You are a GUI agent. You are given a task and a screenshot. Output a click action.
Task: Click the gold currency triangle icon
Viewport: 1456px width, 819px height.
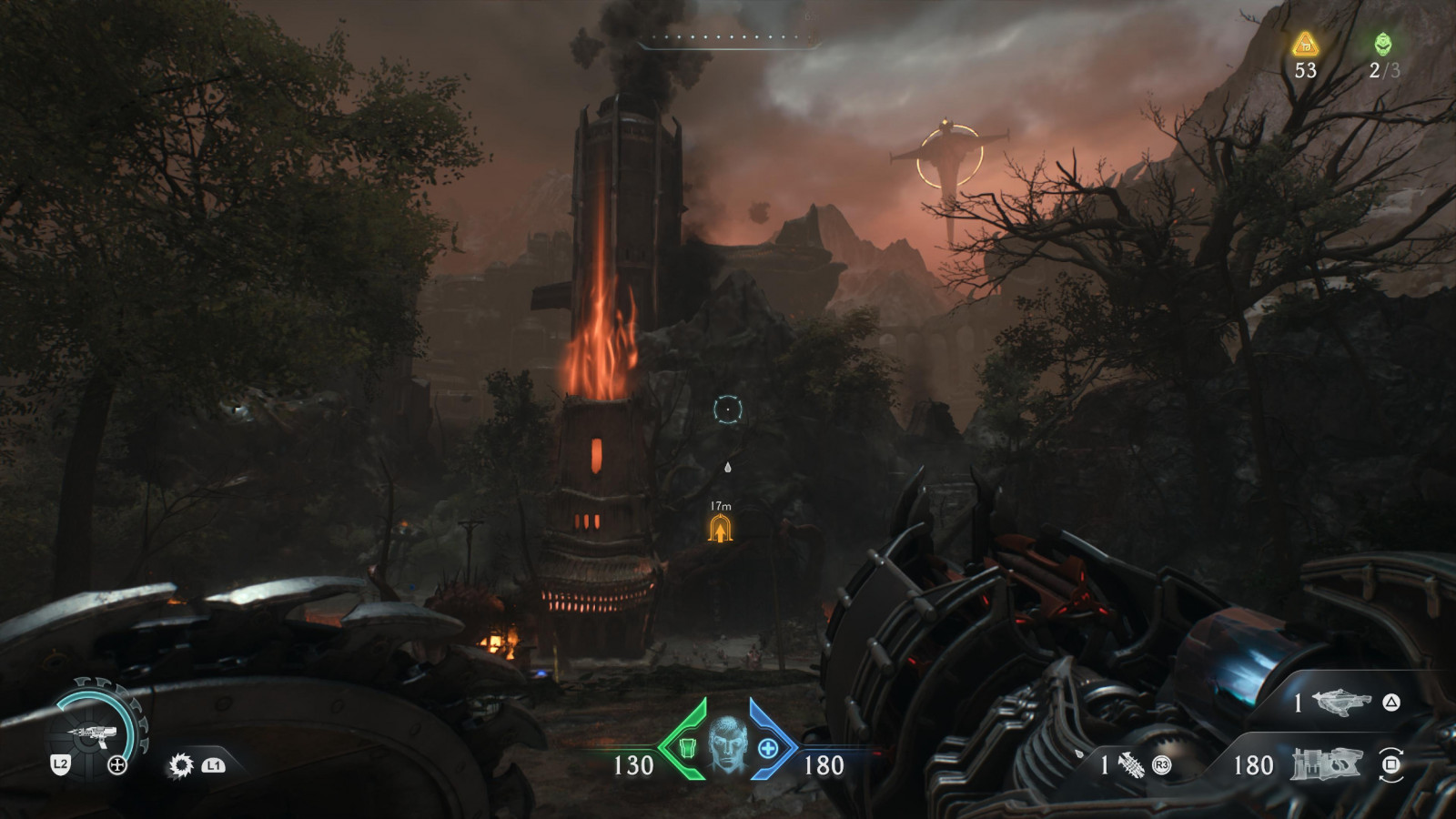(1306, 44)
